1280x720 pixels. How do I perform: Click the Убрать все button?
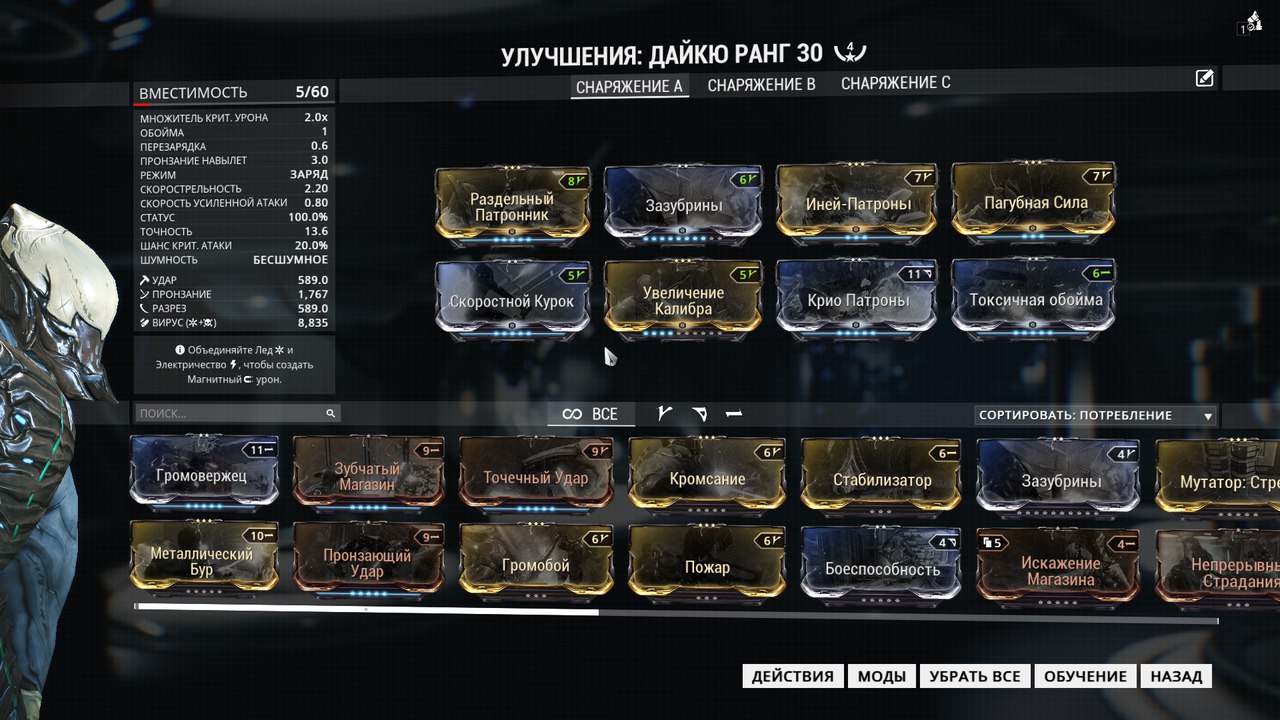974,676
